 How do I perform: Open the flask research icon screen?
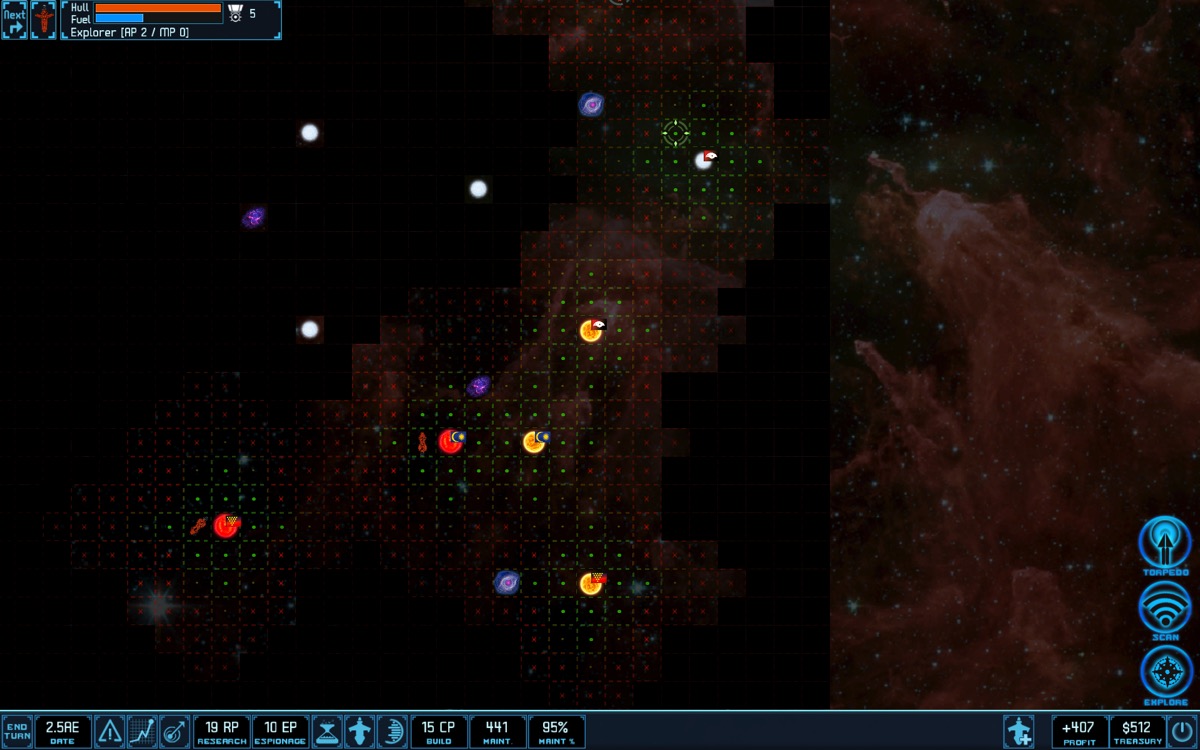327,731
